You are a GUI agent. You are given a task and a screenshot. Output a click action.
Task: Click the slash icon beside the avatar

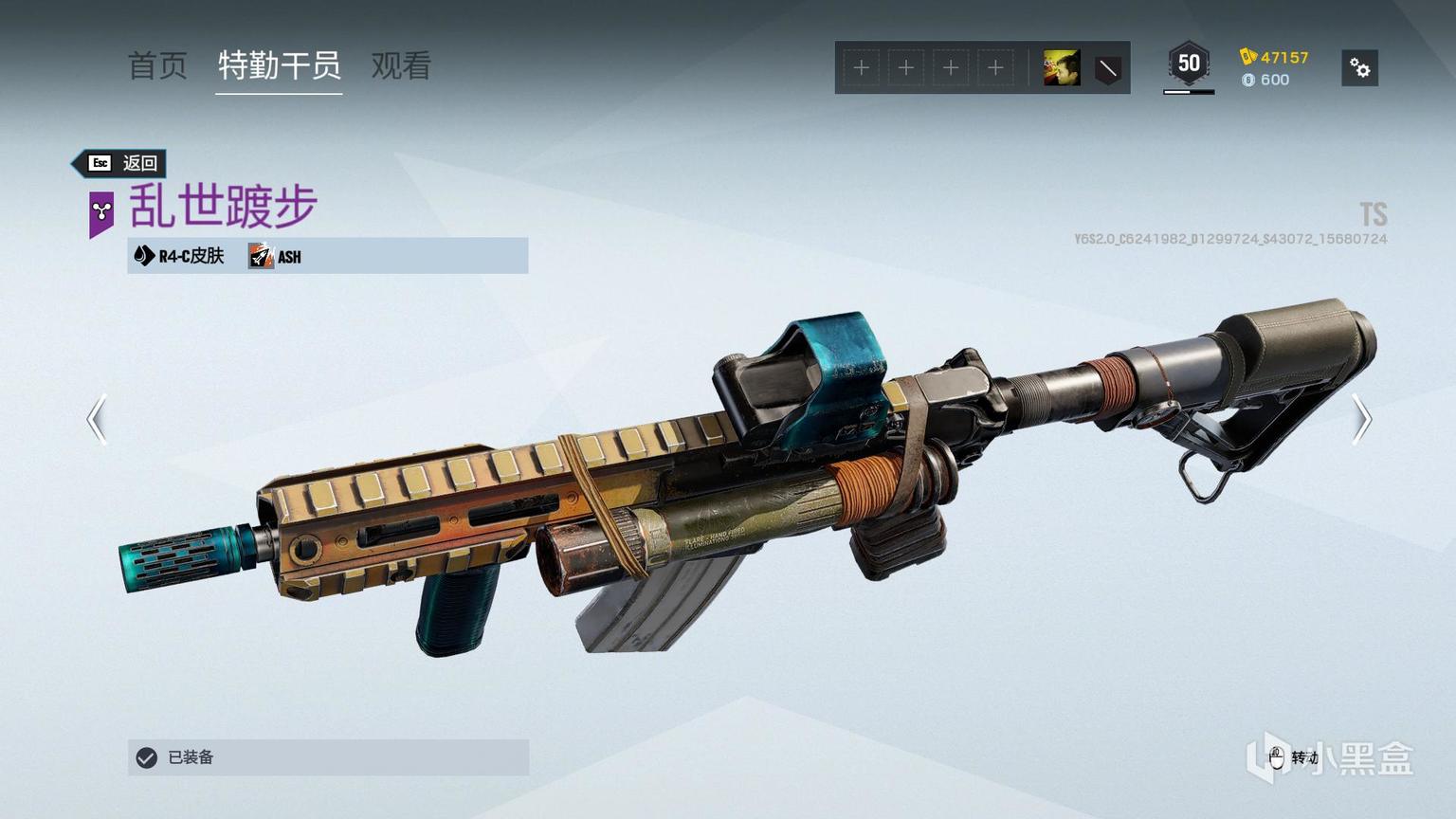pos(1107,68)
